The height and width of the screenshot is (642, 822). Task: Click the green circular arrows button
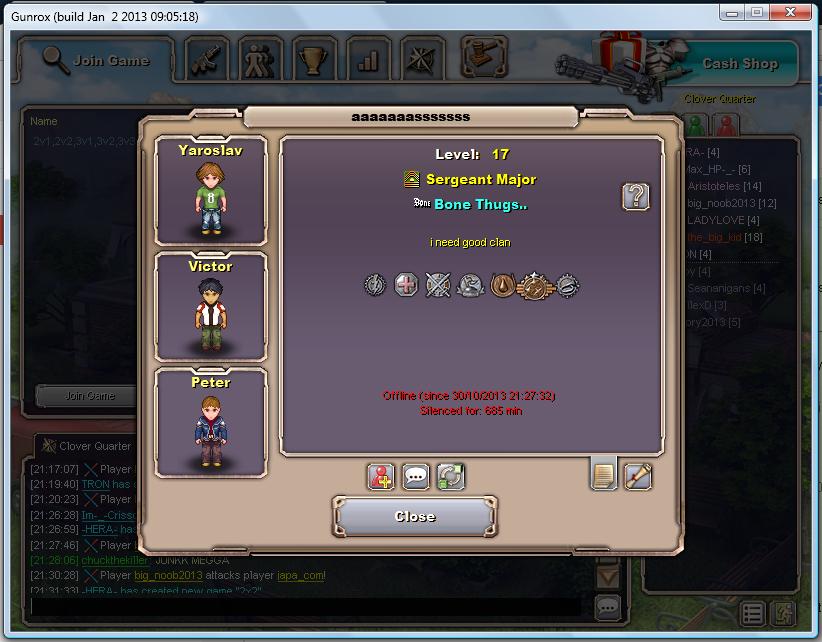(451, 477)
